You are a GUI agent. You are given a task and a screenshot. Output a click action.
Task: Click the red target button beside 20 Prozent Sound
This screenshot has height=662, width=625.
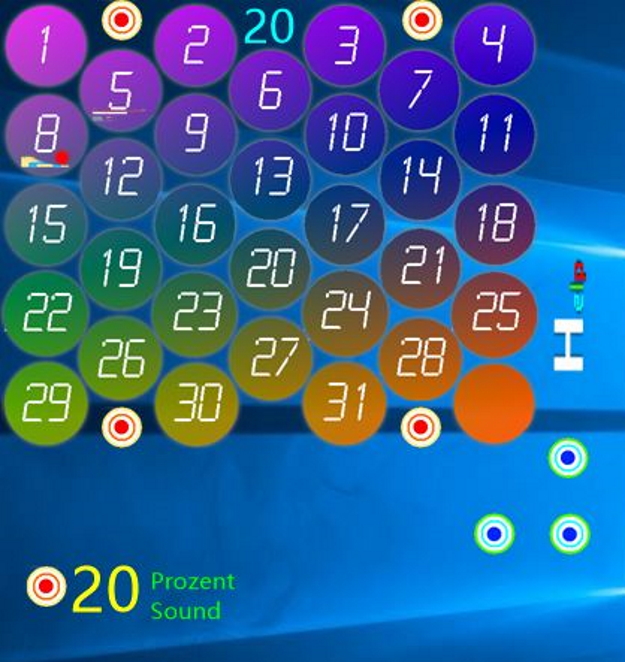pos(46,587)
